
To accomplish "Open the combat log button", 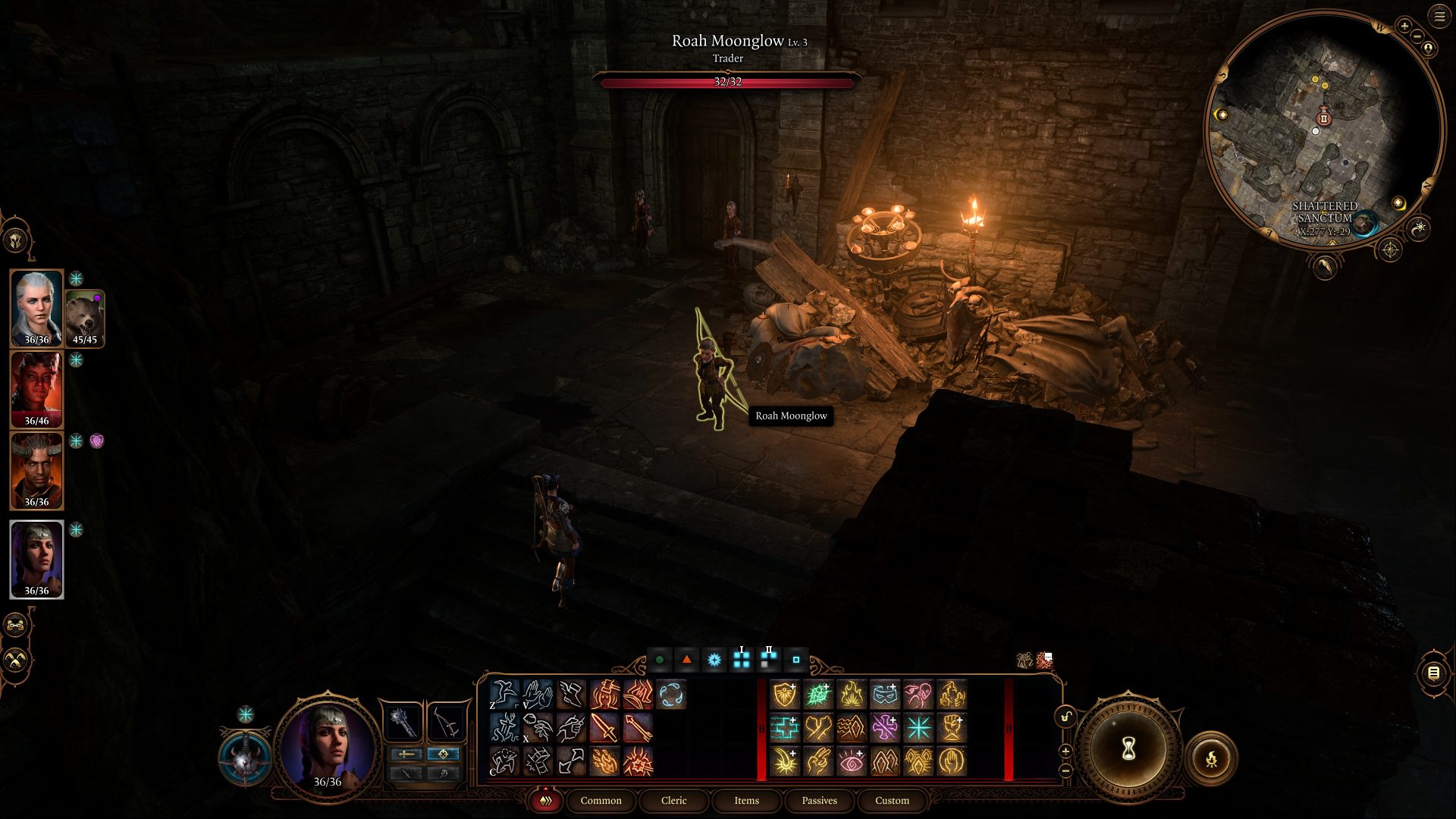I will (1433, 673).
